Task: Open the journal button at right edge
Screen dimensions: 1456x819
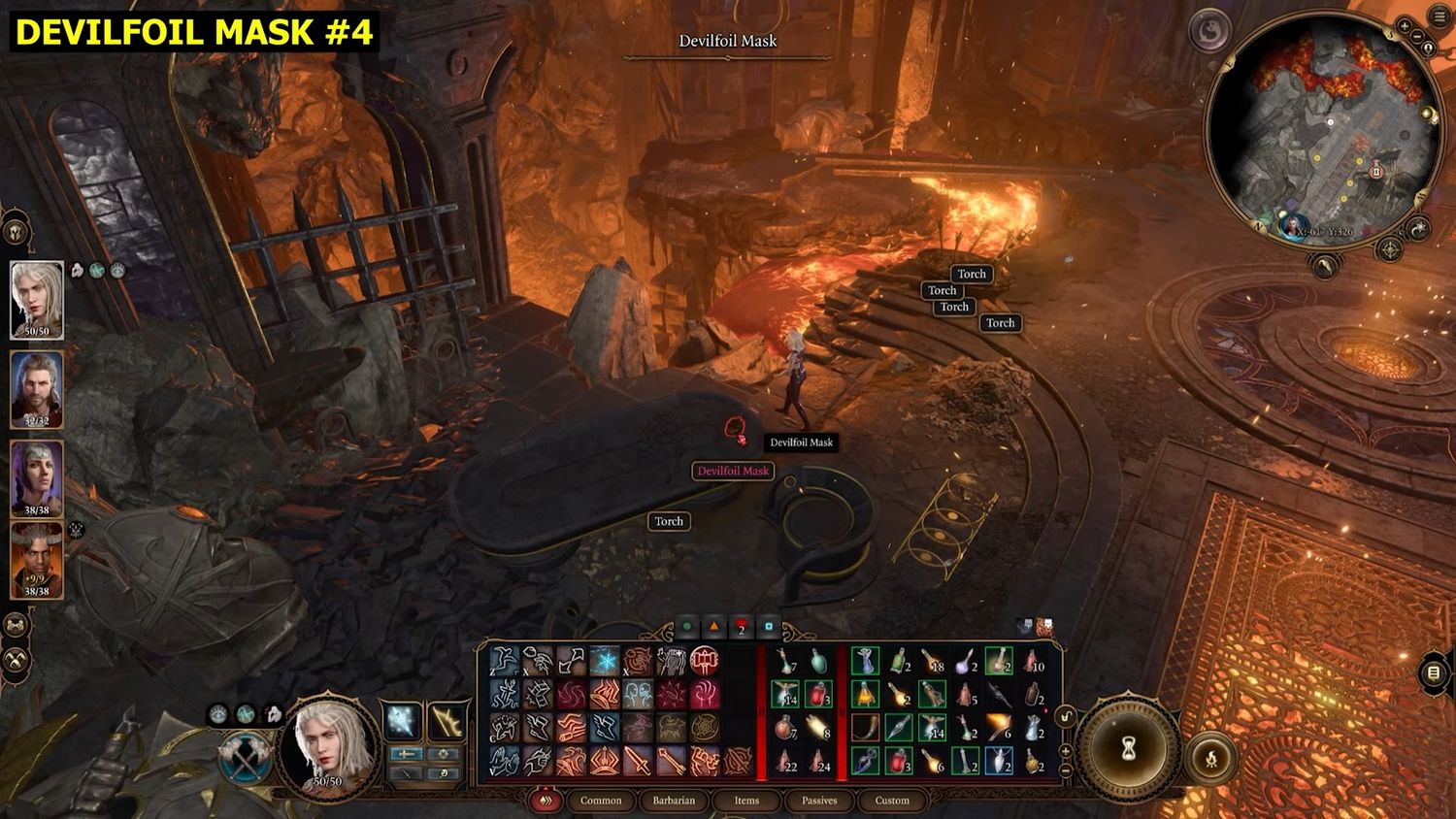Action: (x=1434, y=672)
